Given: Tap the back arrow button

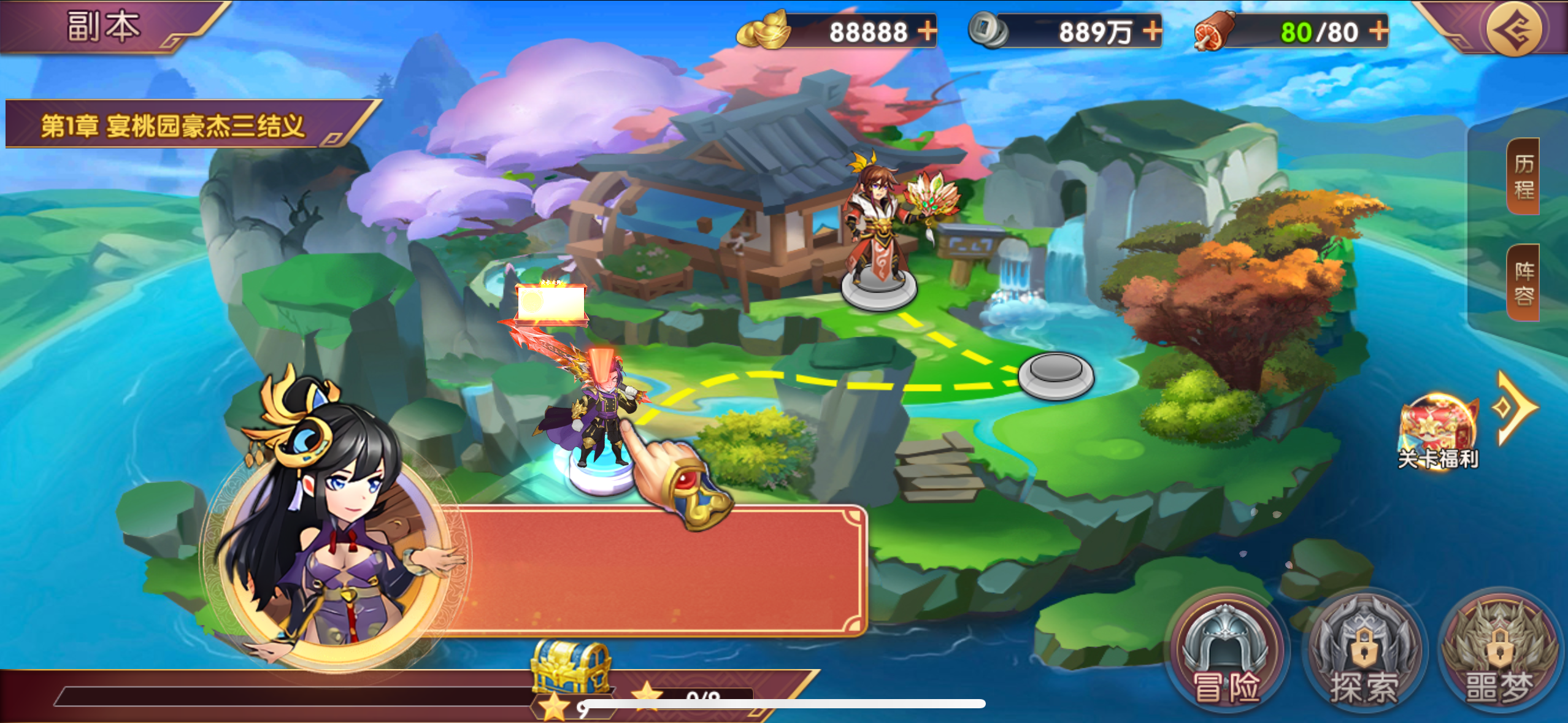Looking at the screenshot, I should 1513,29.
